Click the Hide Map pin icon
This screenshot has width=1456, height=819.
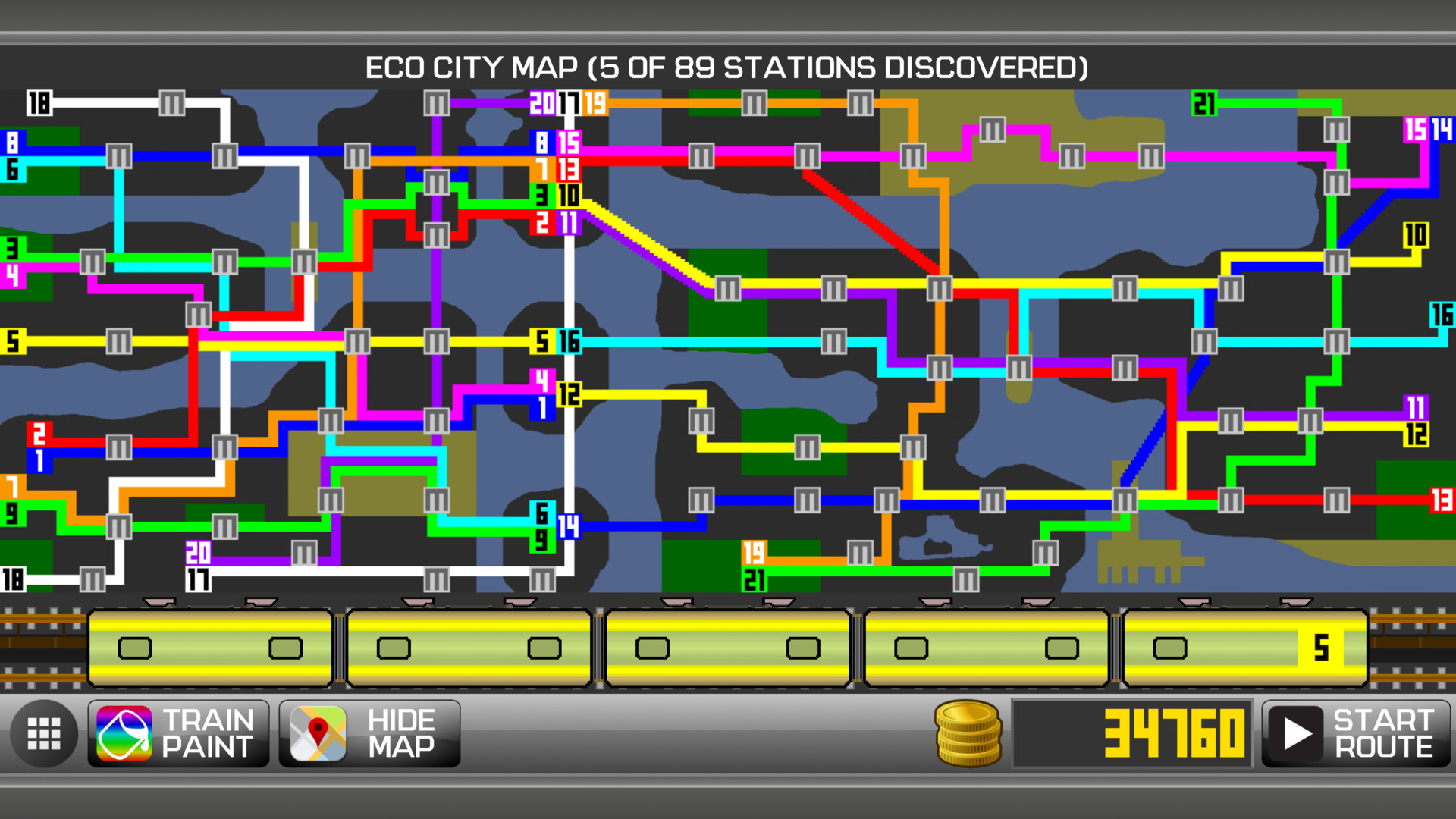[319, 732]
